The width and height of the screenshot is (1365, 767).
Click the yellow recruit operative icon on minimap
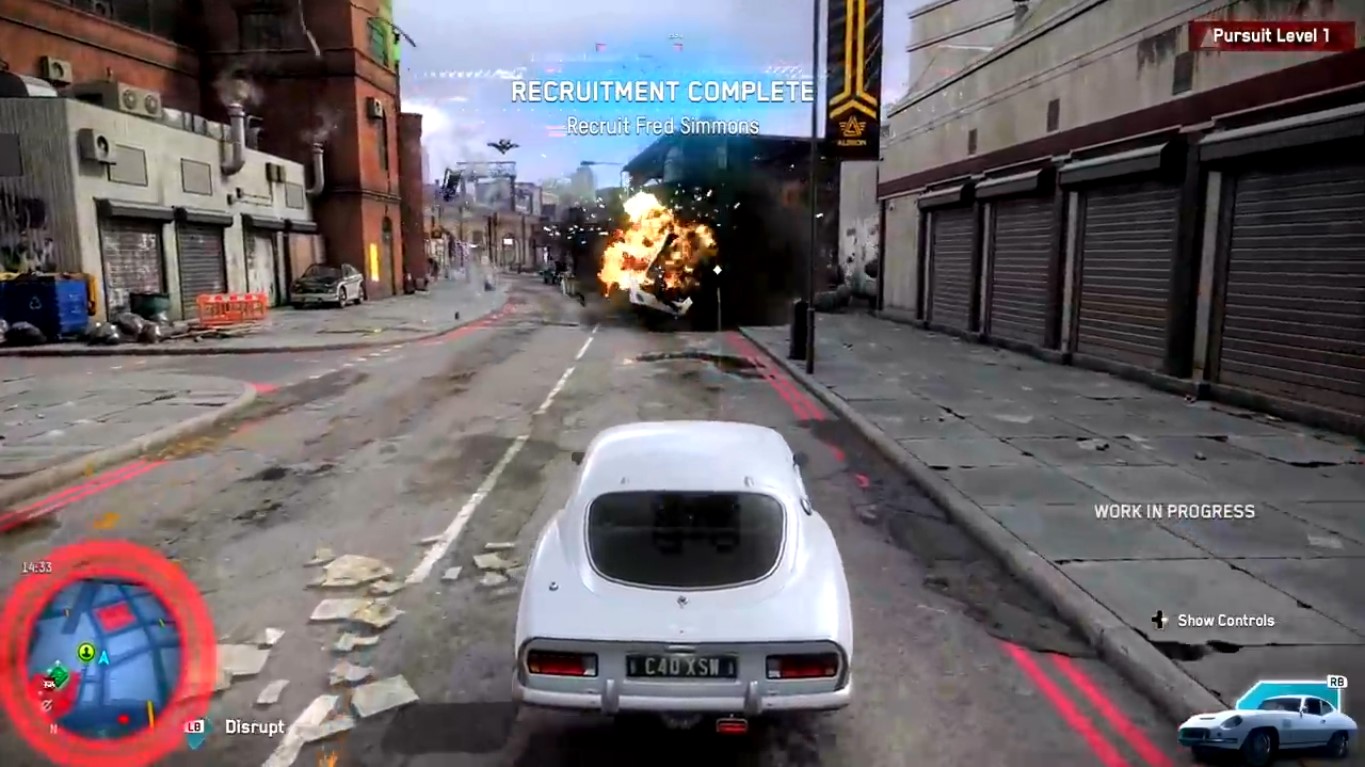(x=85, y=651)
